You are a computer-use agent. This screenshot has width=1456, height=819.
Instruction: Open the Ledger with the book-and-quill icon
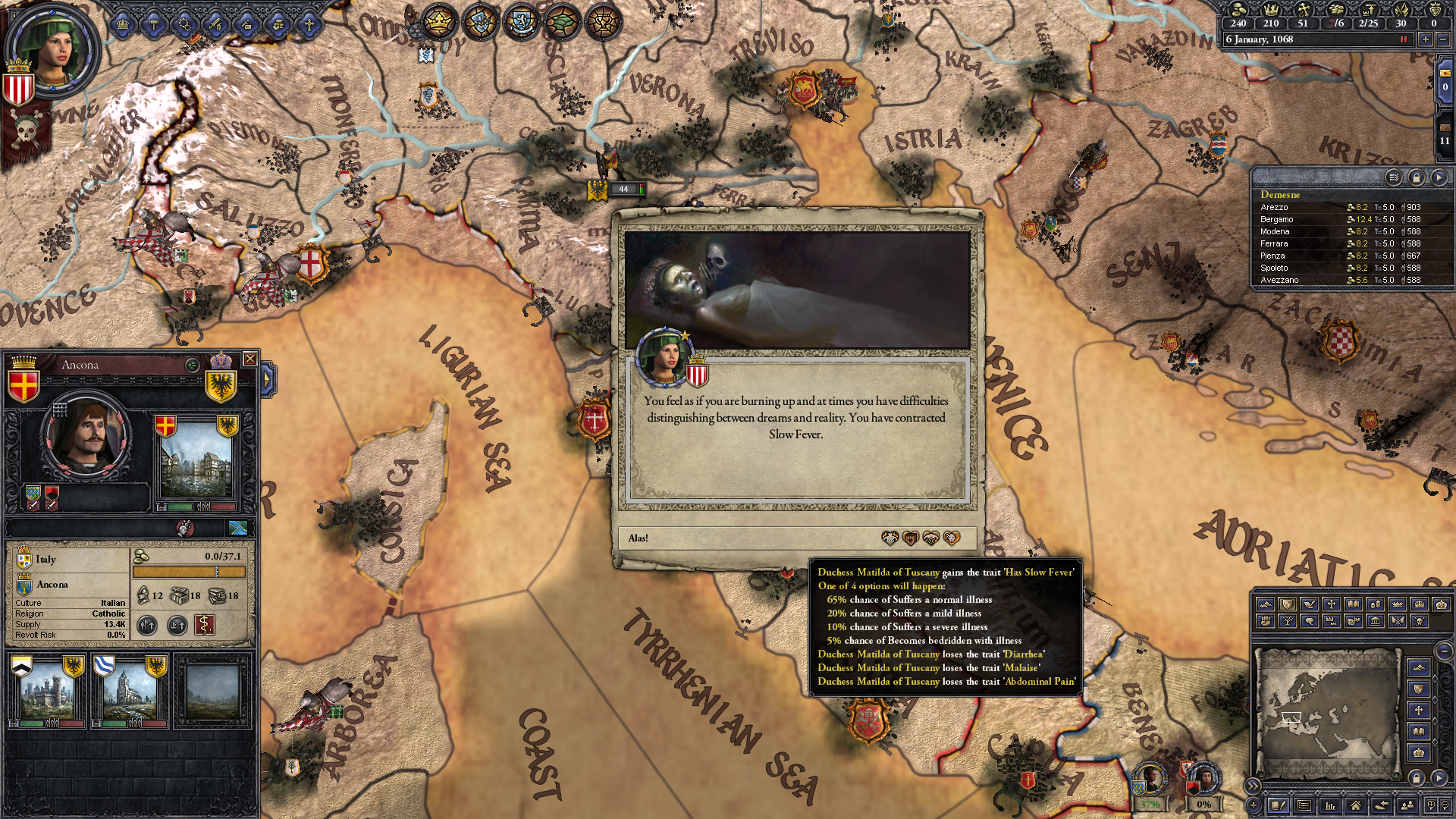[x=1279, y=805]
